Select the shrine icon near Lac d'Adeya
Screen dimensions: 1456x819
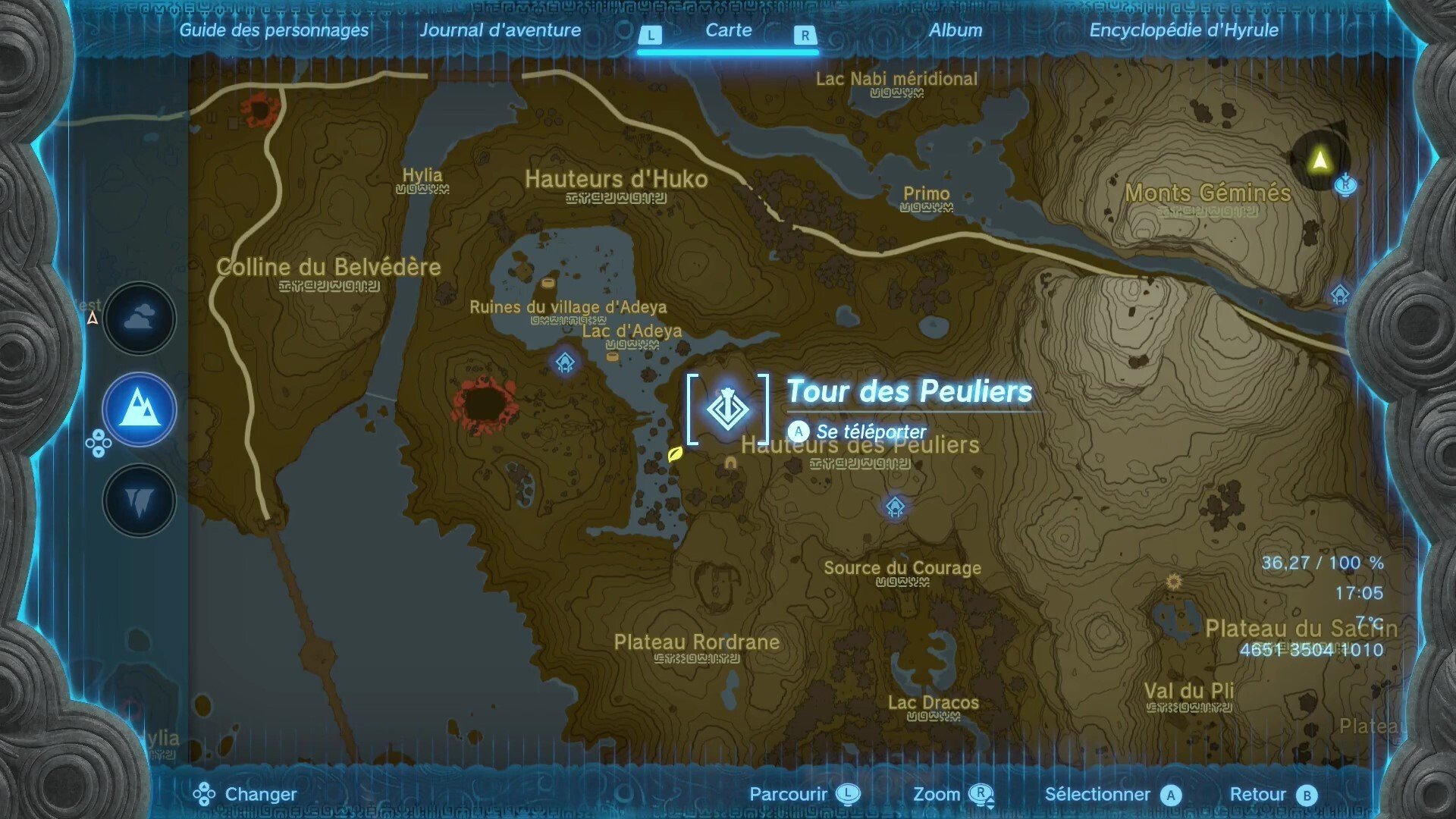pos(564,362)
